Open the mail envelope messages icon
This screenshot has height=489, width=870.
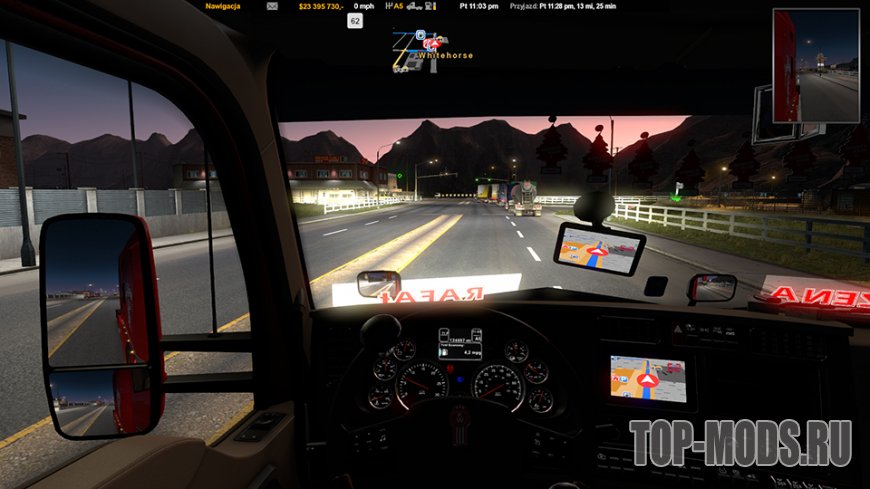[x=273, y=6]
